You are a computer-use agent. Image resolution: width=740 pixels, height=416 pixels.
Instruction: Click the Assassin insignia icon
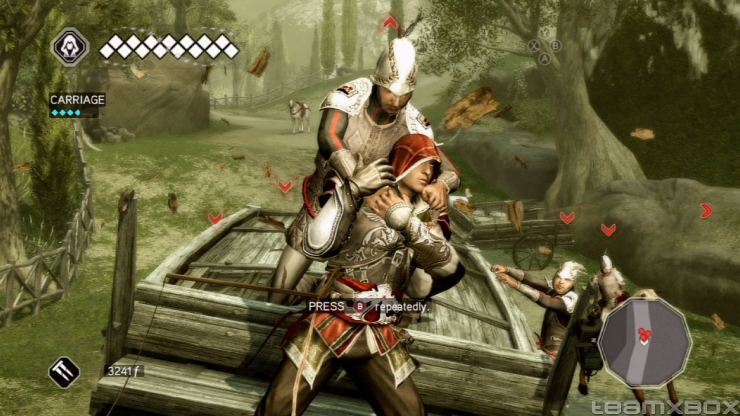pos(70,47)
